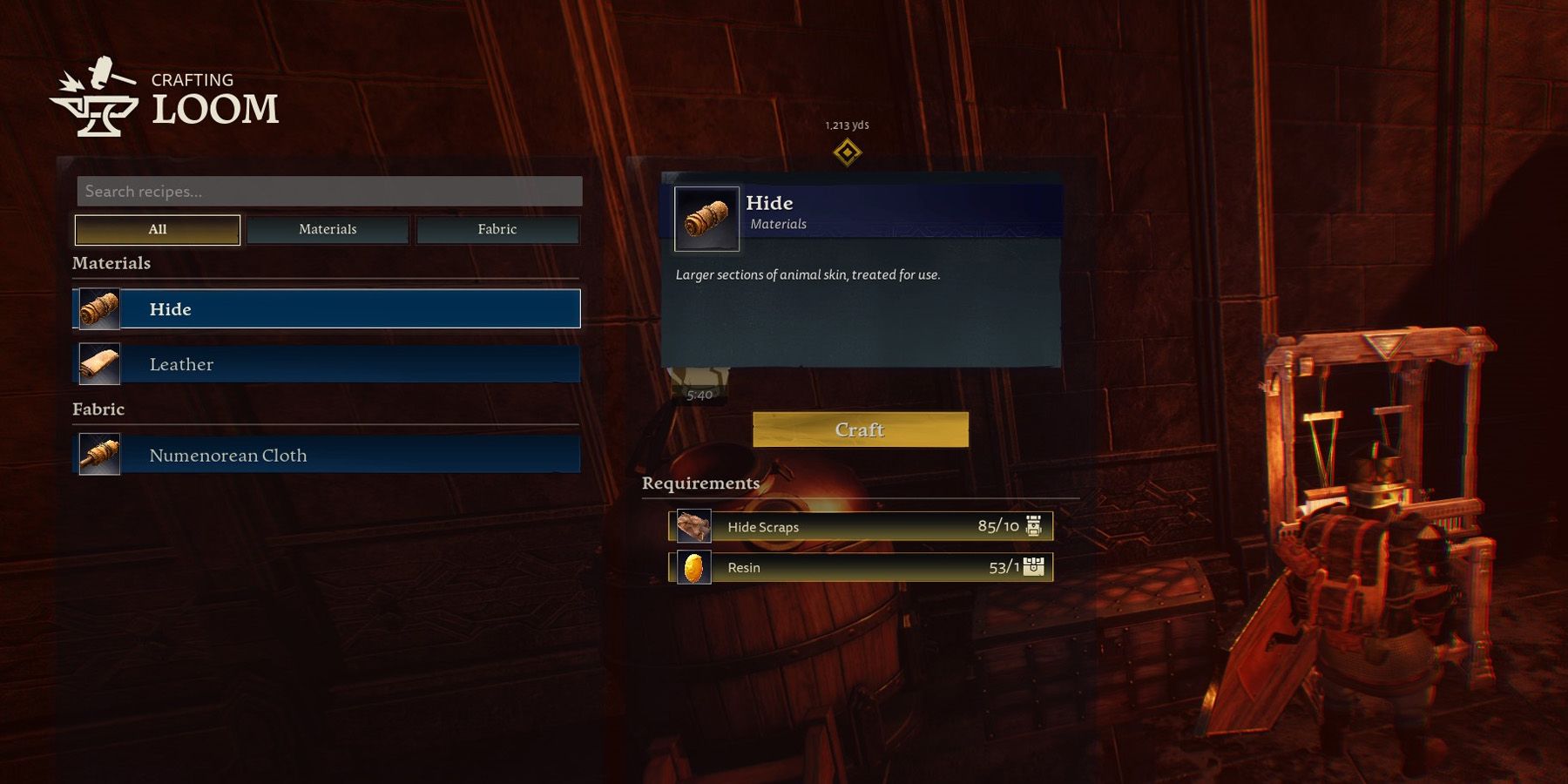Toggle the All recipes filter
The height and width of the screenshot is (784, 1568).
157,229
